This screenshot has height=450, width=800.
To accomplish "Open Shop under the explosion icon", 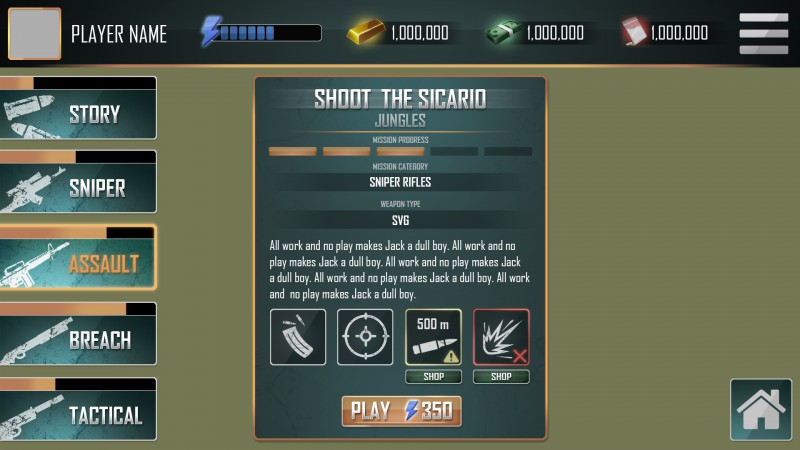I will pyautogui.click(x=501, y=377).
